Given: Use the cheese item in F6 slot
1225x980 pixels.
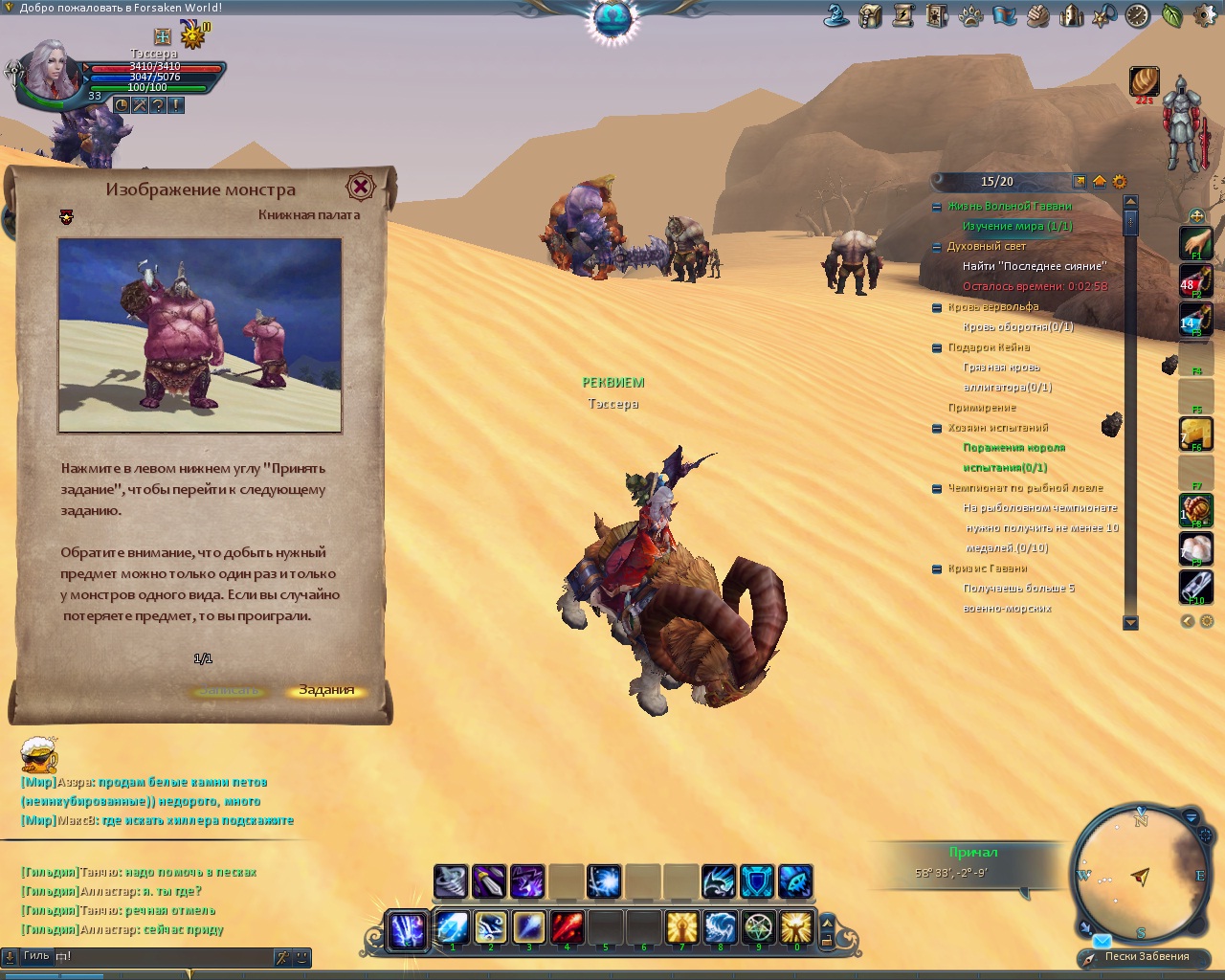Looking at the screenshot, I should [x=1196, y=434].
